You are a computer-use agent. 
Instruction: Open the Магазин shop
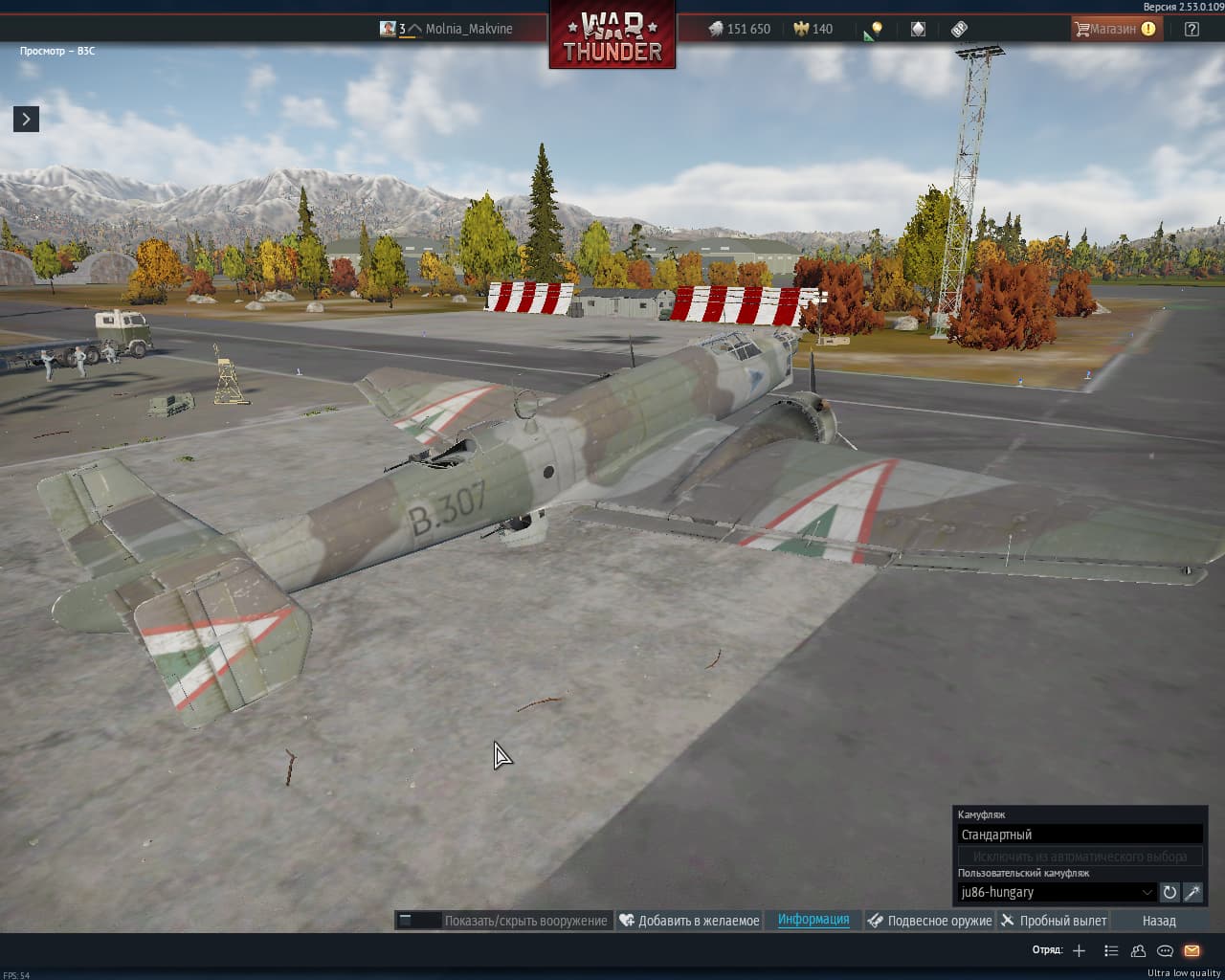[x=1114, y=29]
